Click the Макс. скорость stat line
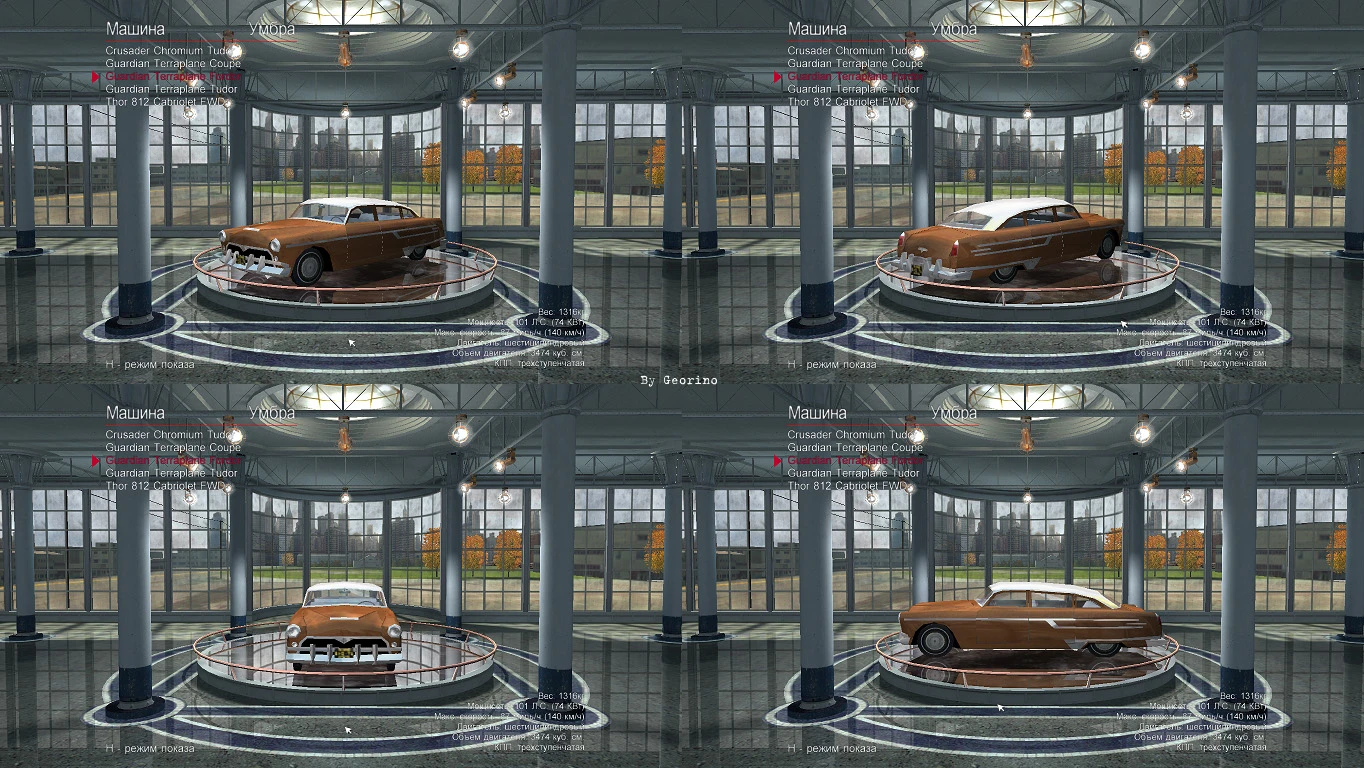1364x768 pixels. (510, 330)
